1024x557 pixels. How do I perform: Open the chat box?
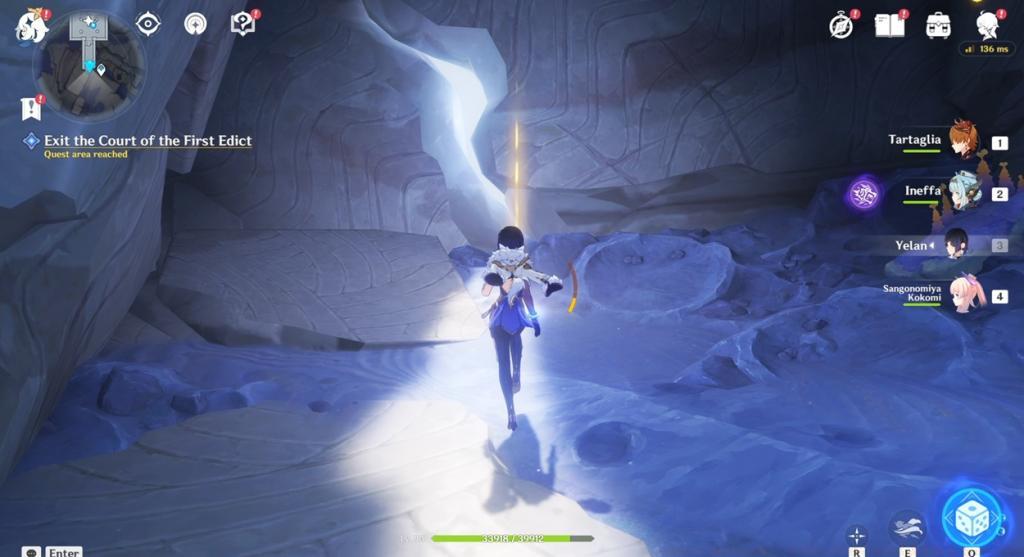coord(33,552)
